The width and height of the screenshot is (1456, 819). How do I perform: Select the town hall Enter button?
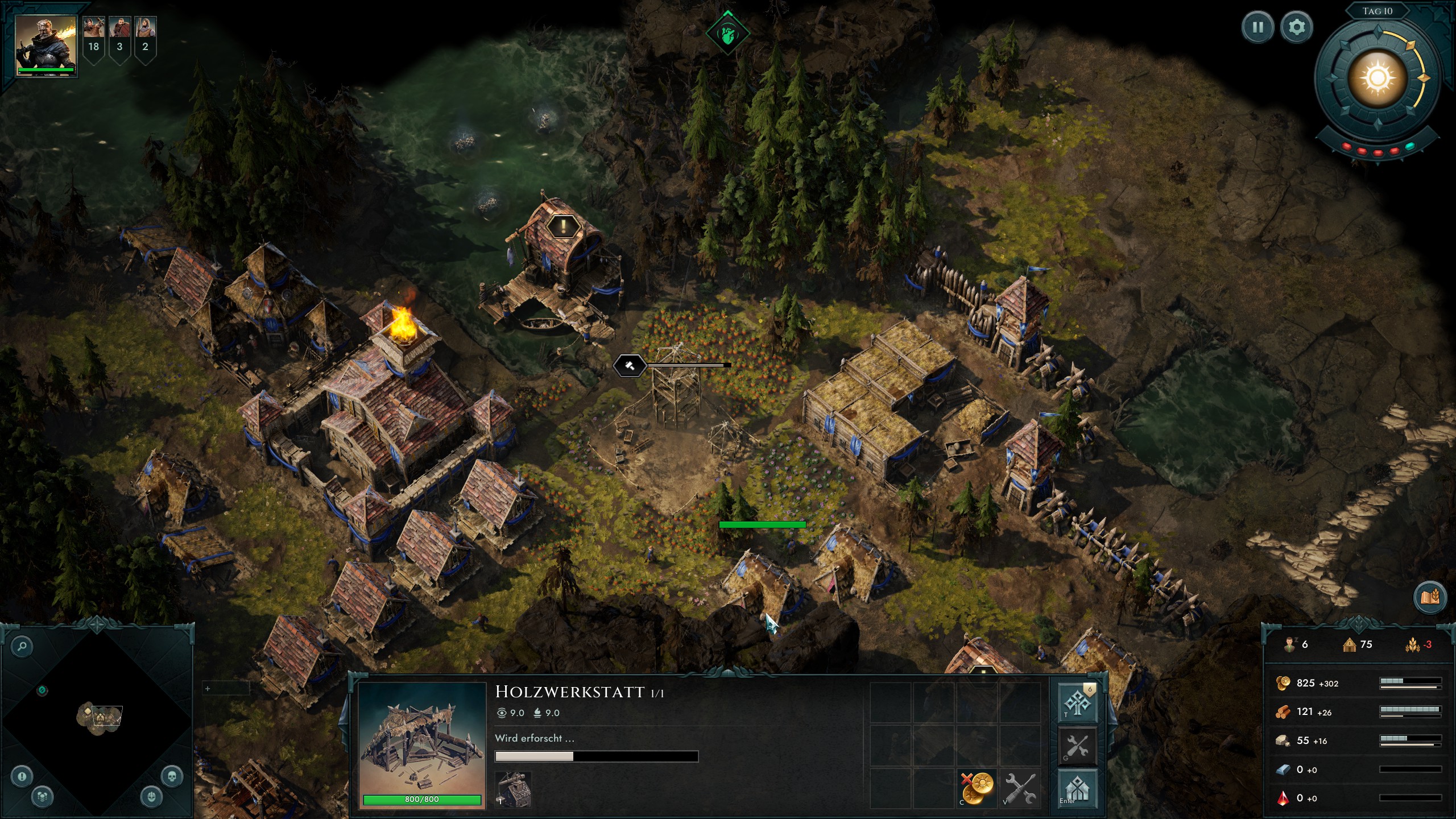click(1077, 789)
